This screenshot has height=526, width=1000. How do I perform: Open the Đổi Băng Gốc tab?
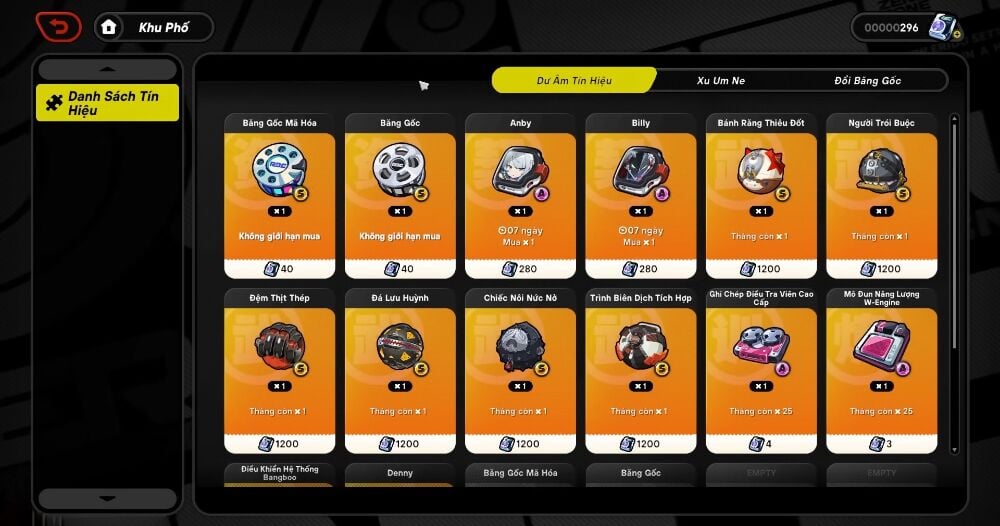(867, 80)
